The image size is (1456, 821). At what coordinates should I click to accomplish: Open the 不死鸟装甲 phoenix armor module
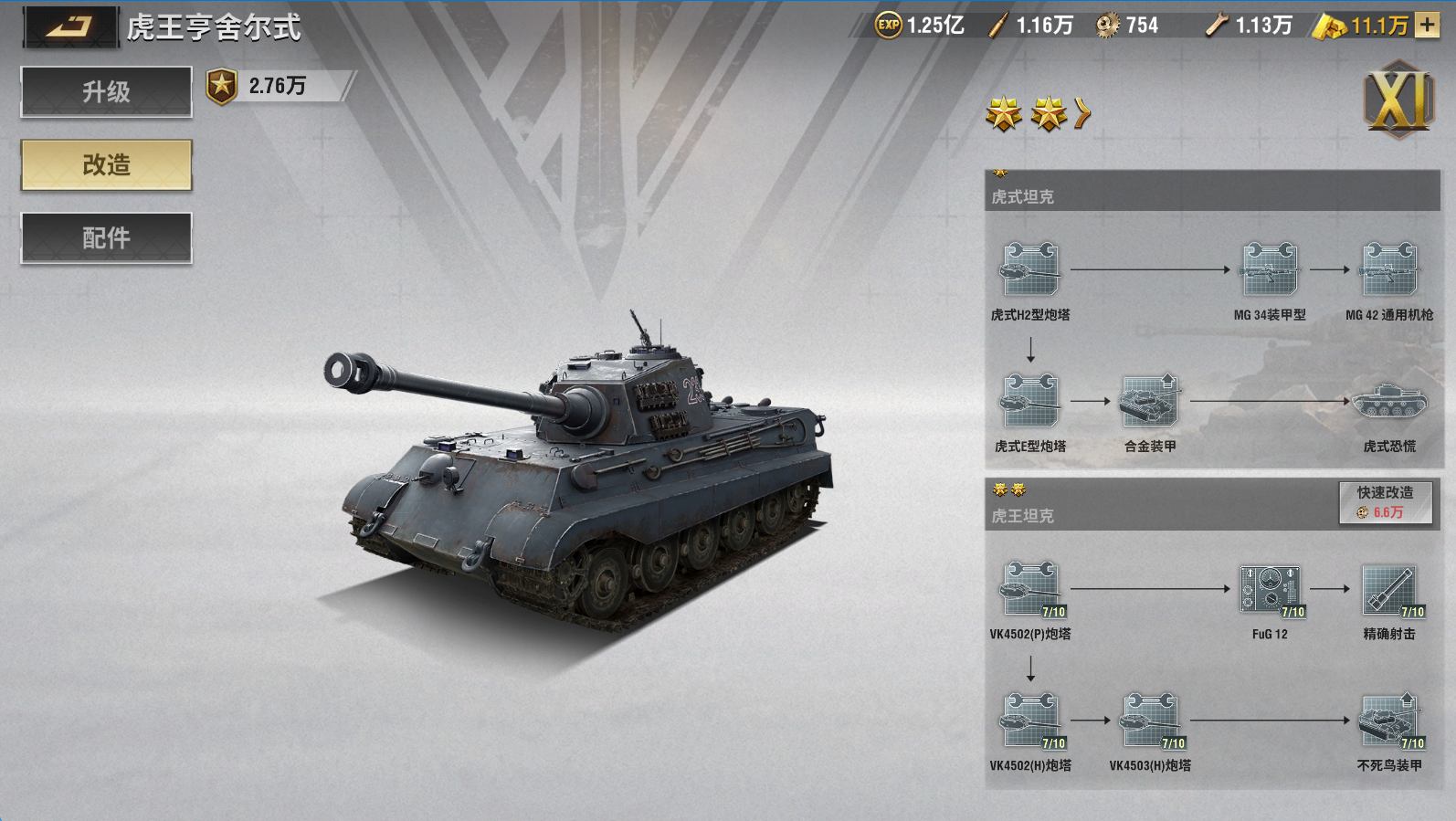pos(1388,721)
